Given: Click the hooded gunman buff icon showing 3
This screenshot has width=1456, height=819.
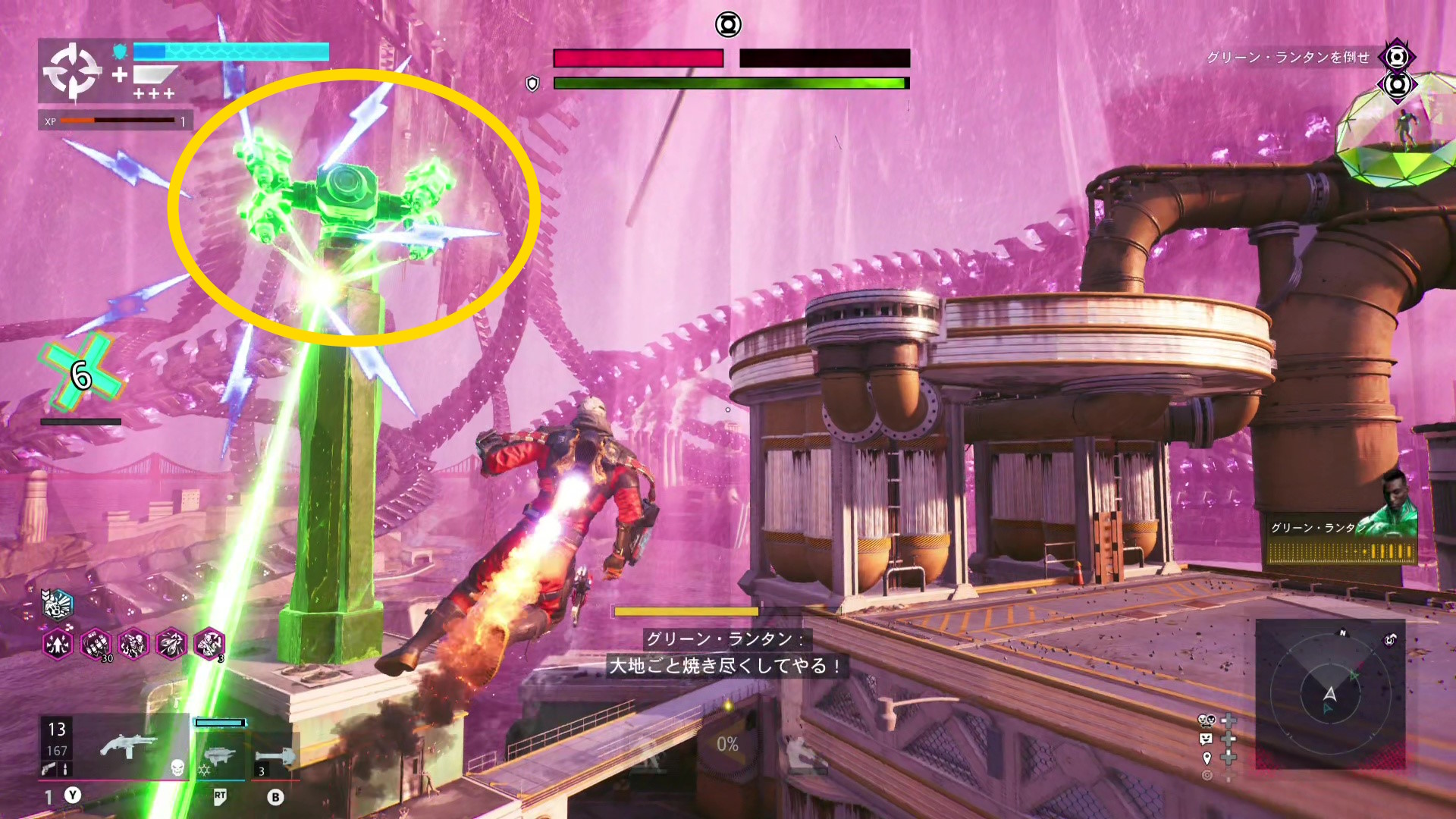Looking at the screenshot, I should (x=209, y=645).
